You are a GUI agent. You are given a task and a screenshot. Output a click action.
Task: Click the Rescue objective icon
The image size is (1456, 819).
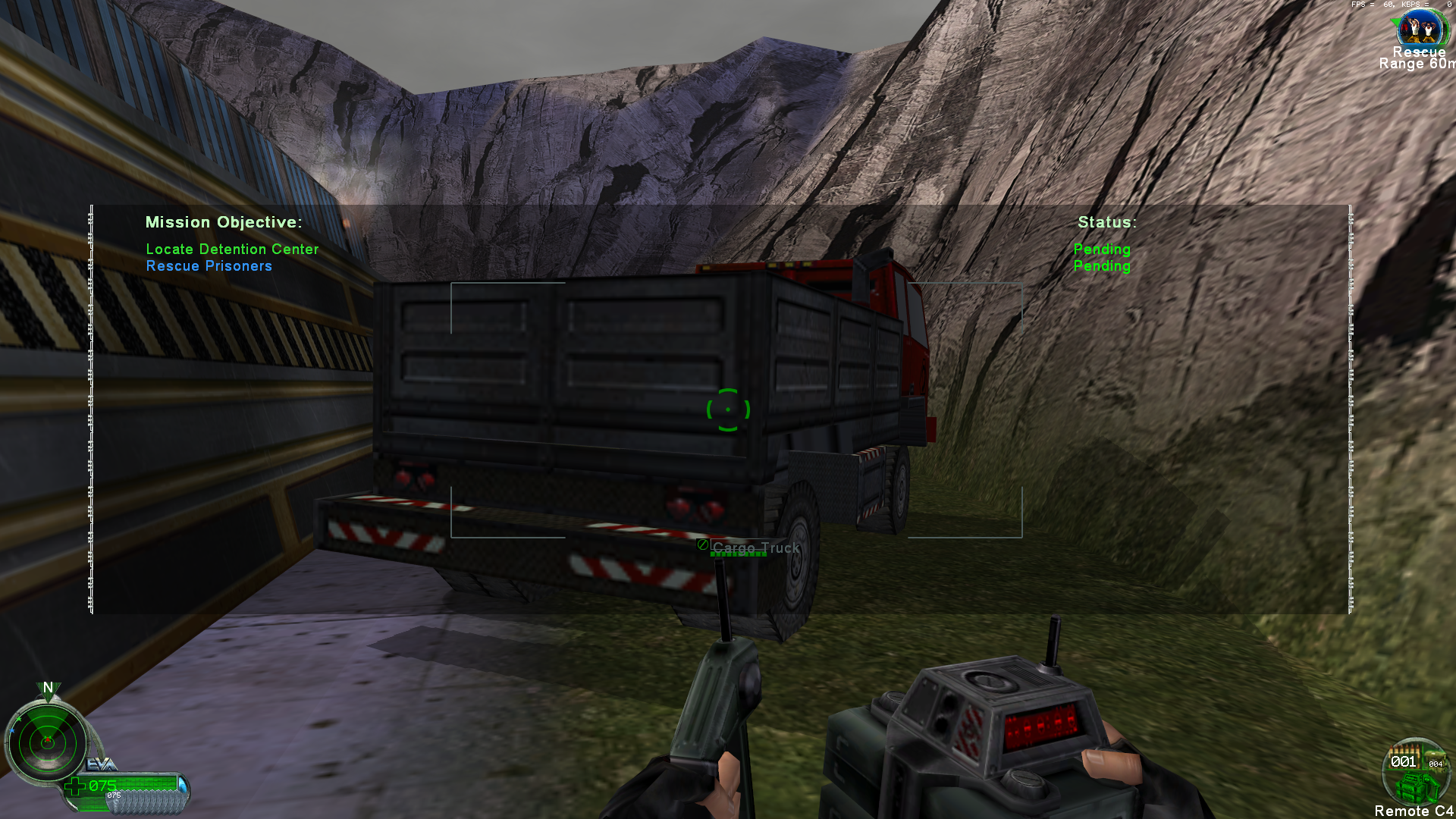1420,29
